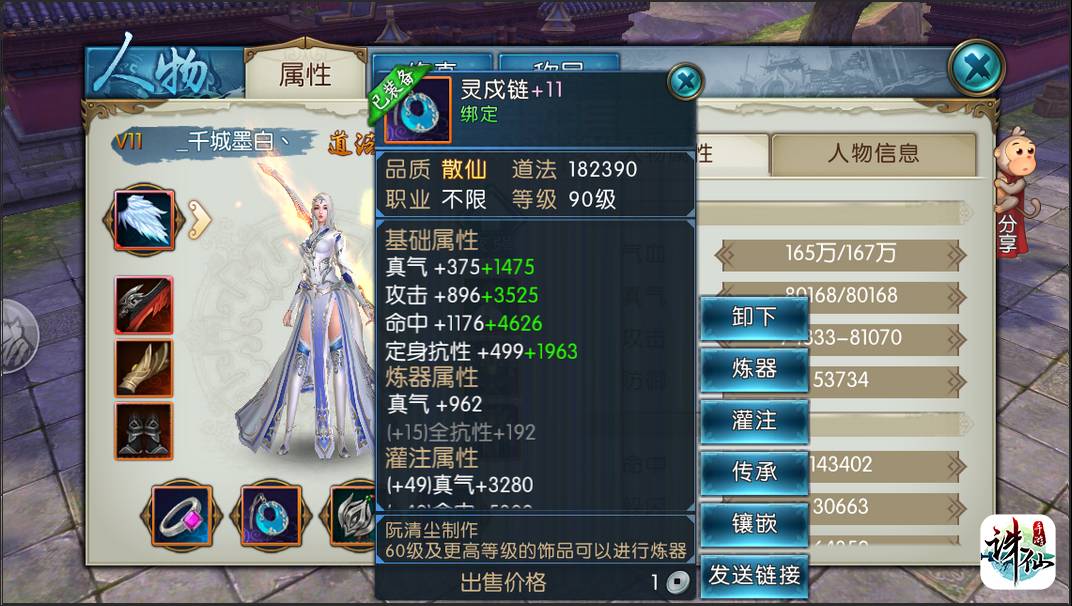Close the 灵戌链 item tooltip
The width and height of the screenshot is (1072, 606).
[685, 81]
